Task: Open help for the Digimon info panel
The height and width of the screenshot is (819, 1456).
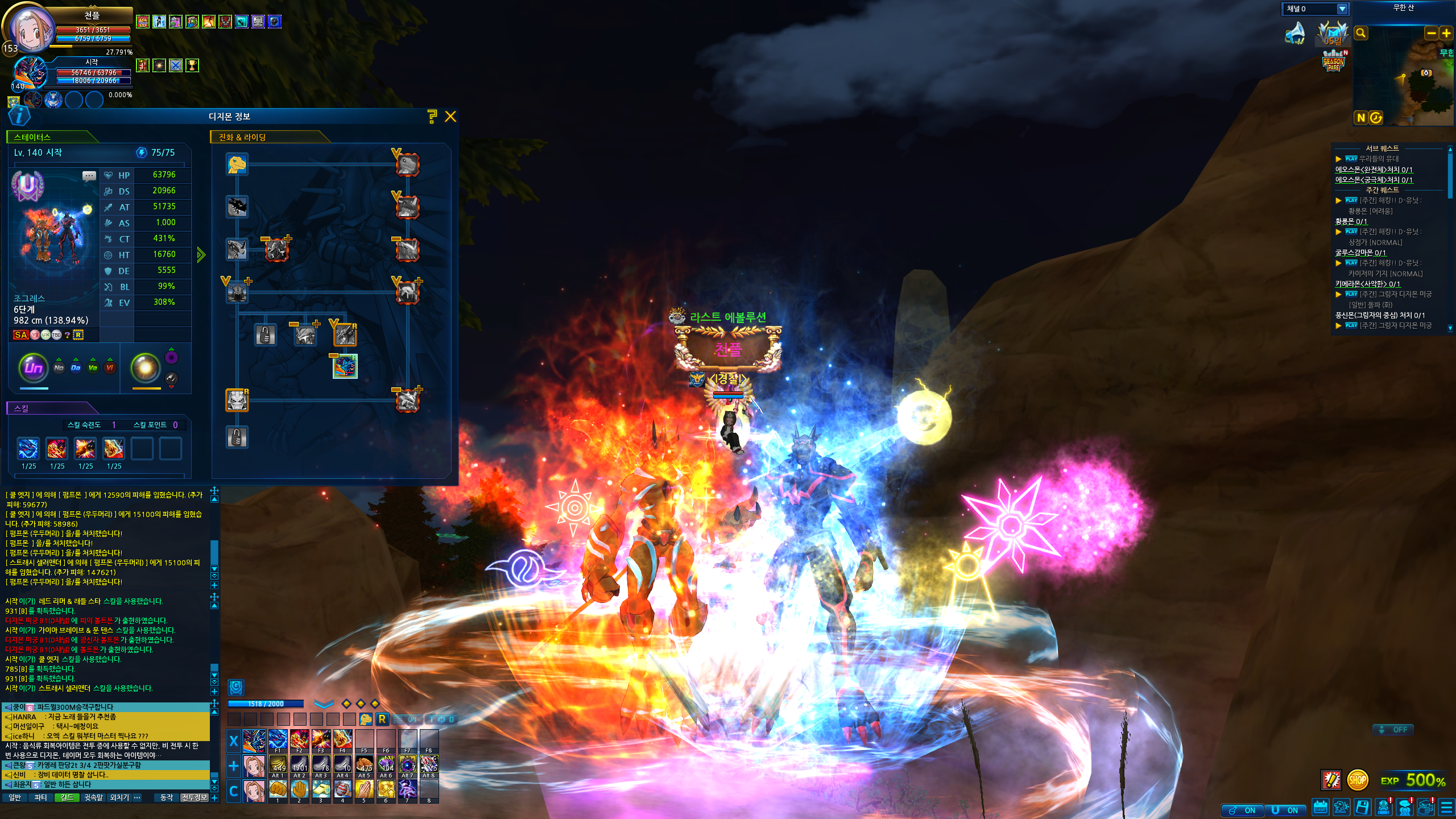Action: click(432, 117)
